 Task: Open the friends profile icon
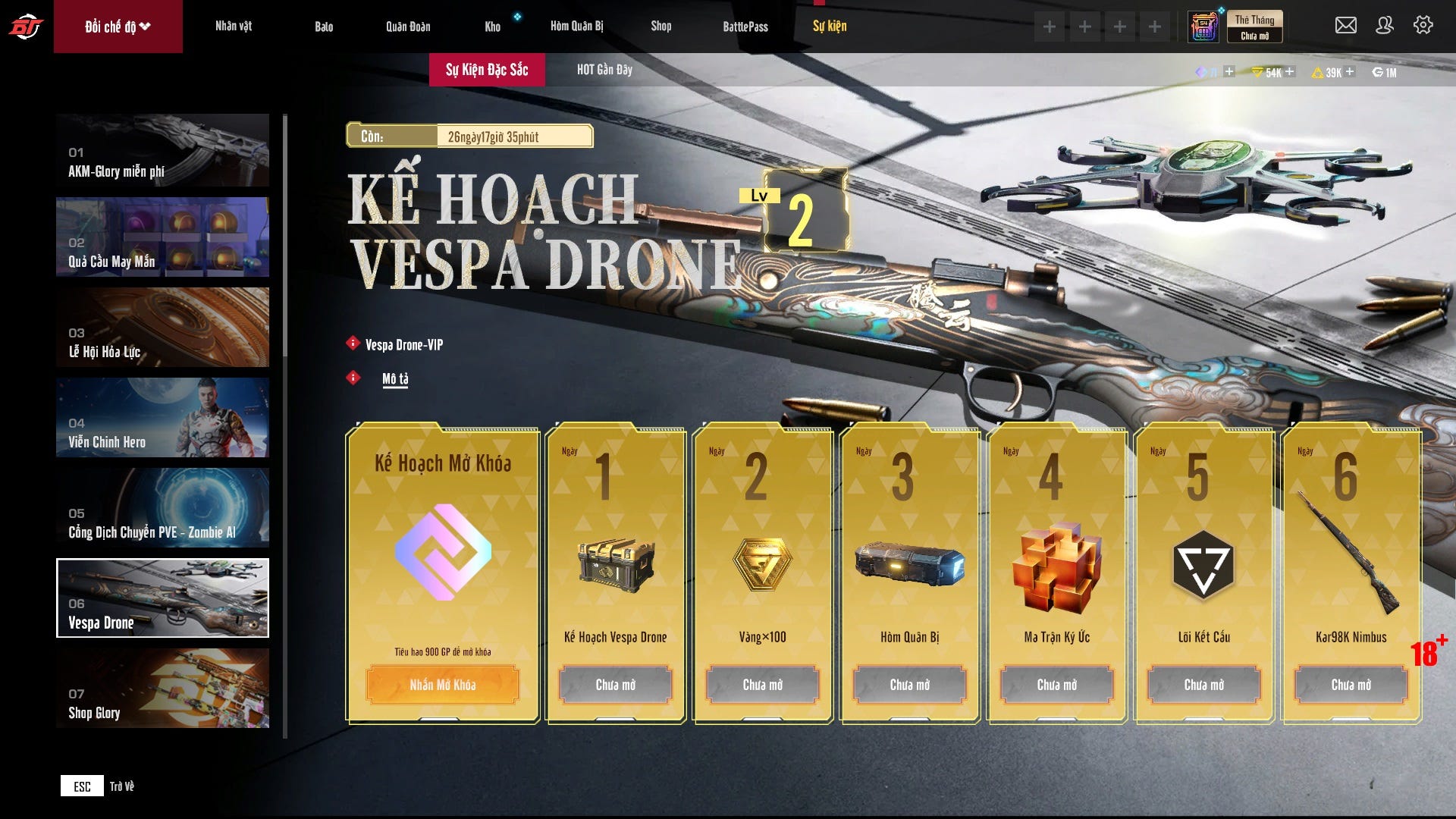pos(1384,26)
